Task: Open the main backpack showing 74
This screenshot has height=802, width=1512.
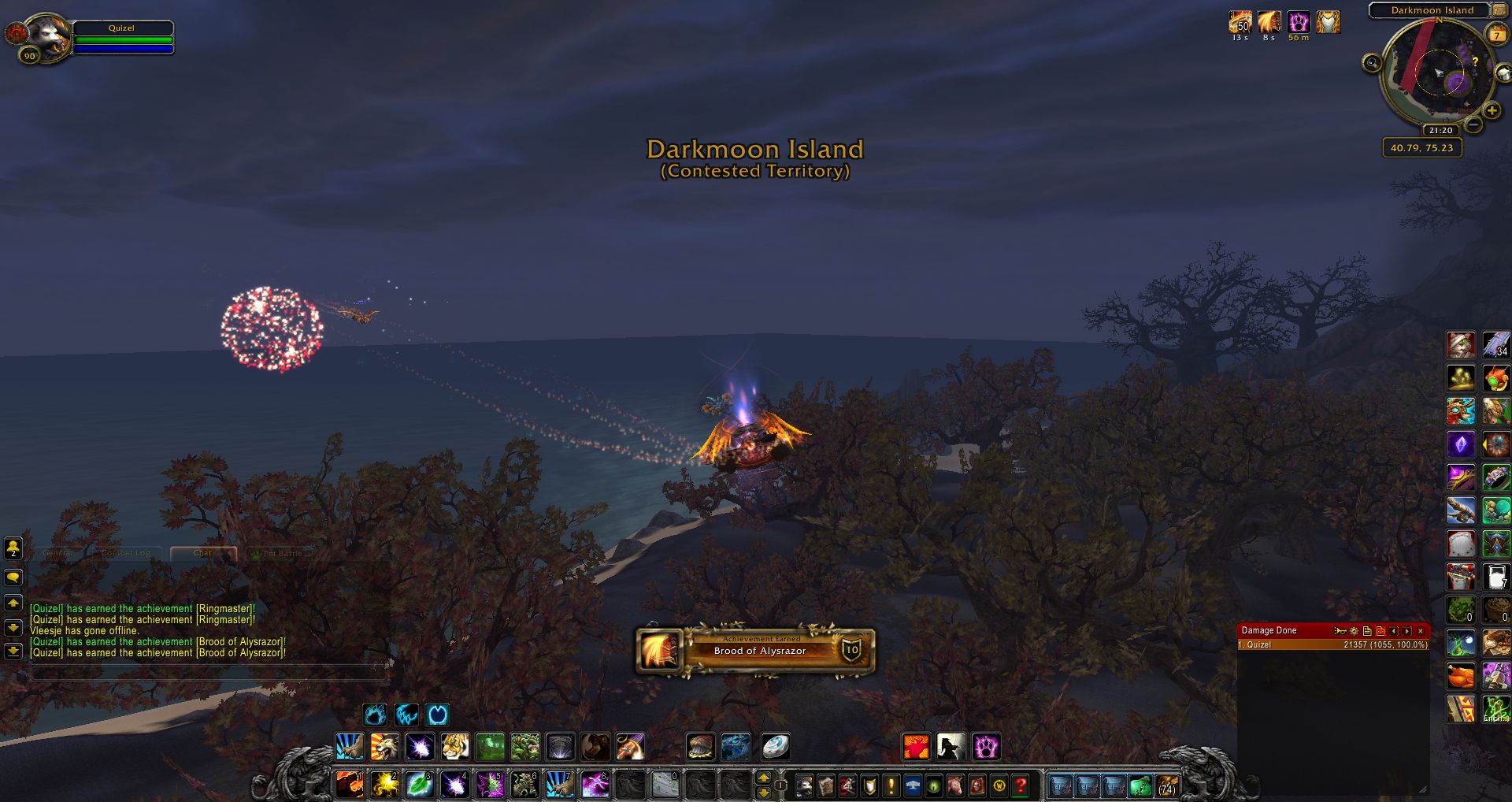Action: (x=1167, y=785)
